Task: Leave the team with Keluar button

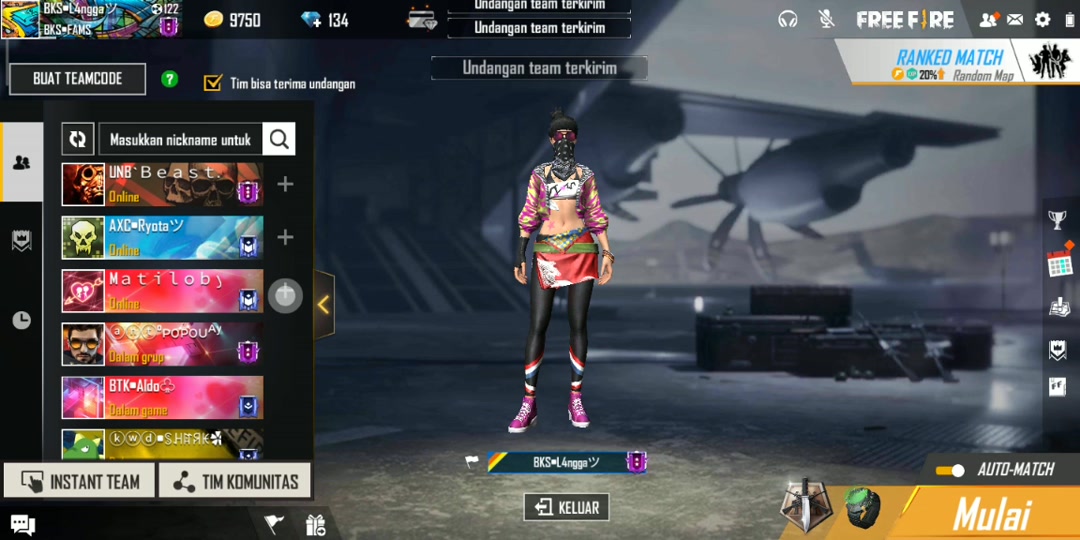Action: (x=566, y=507)
